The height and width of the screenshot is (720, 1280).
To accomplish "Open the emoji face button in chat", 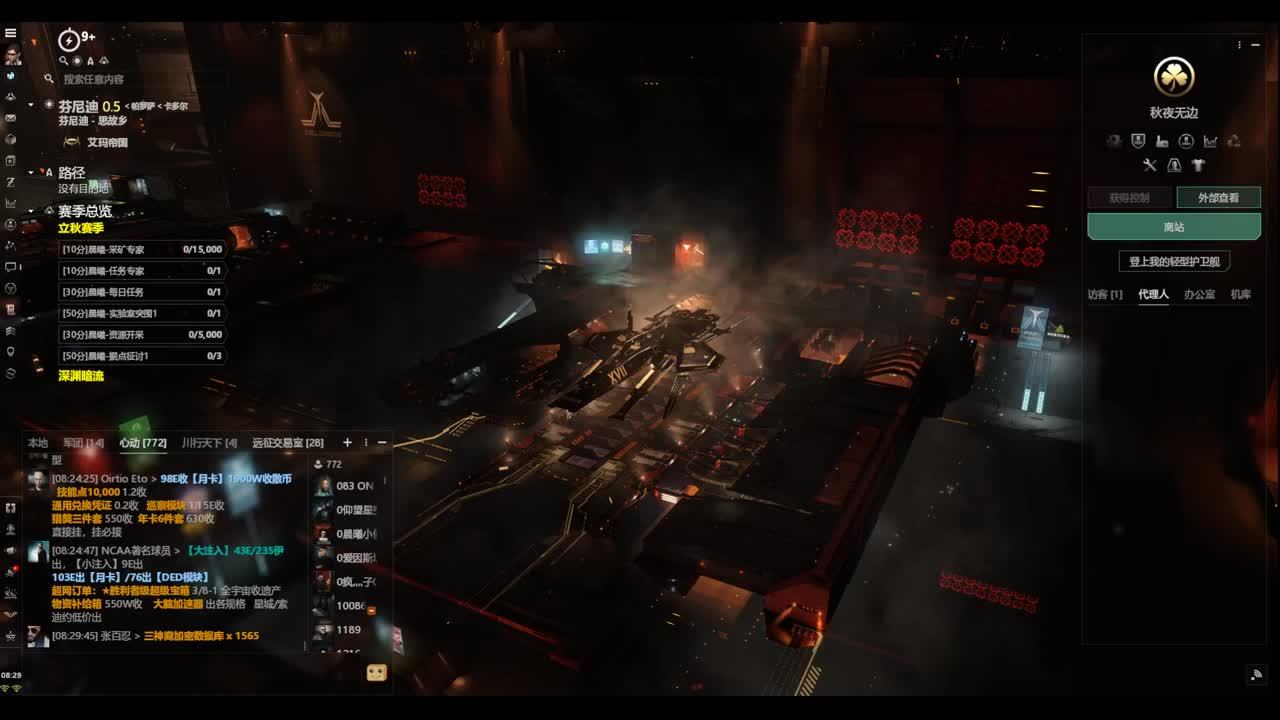I will tap(376, 673).
